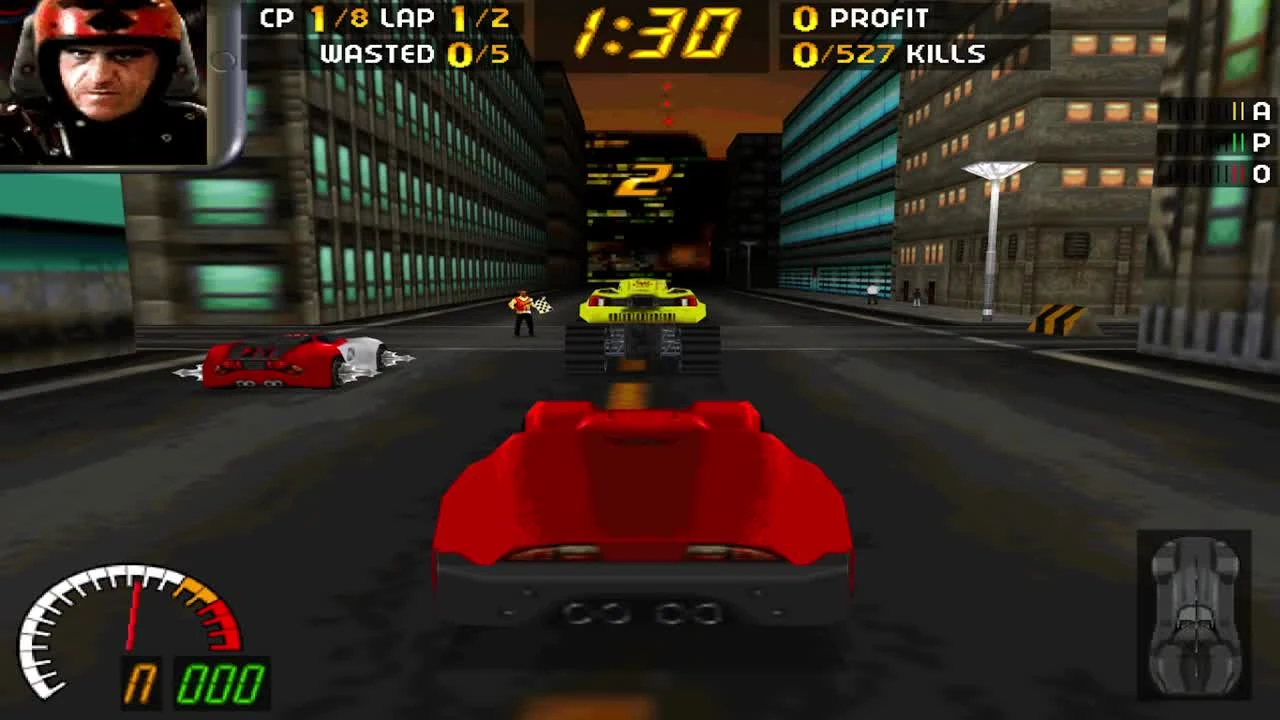This screenshot has width=1280, height=720.
Task: Click the RPM needle on the gauge
Action: (x=133, y=615)
